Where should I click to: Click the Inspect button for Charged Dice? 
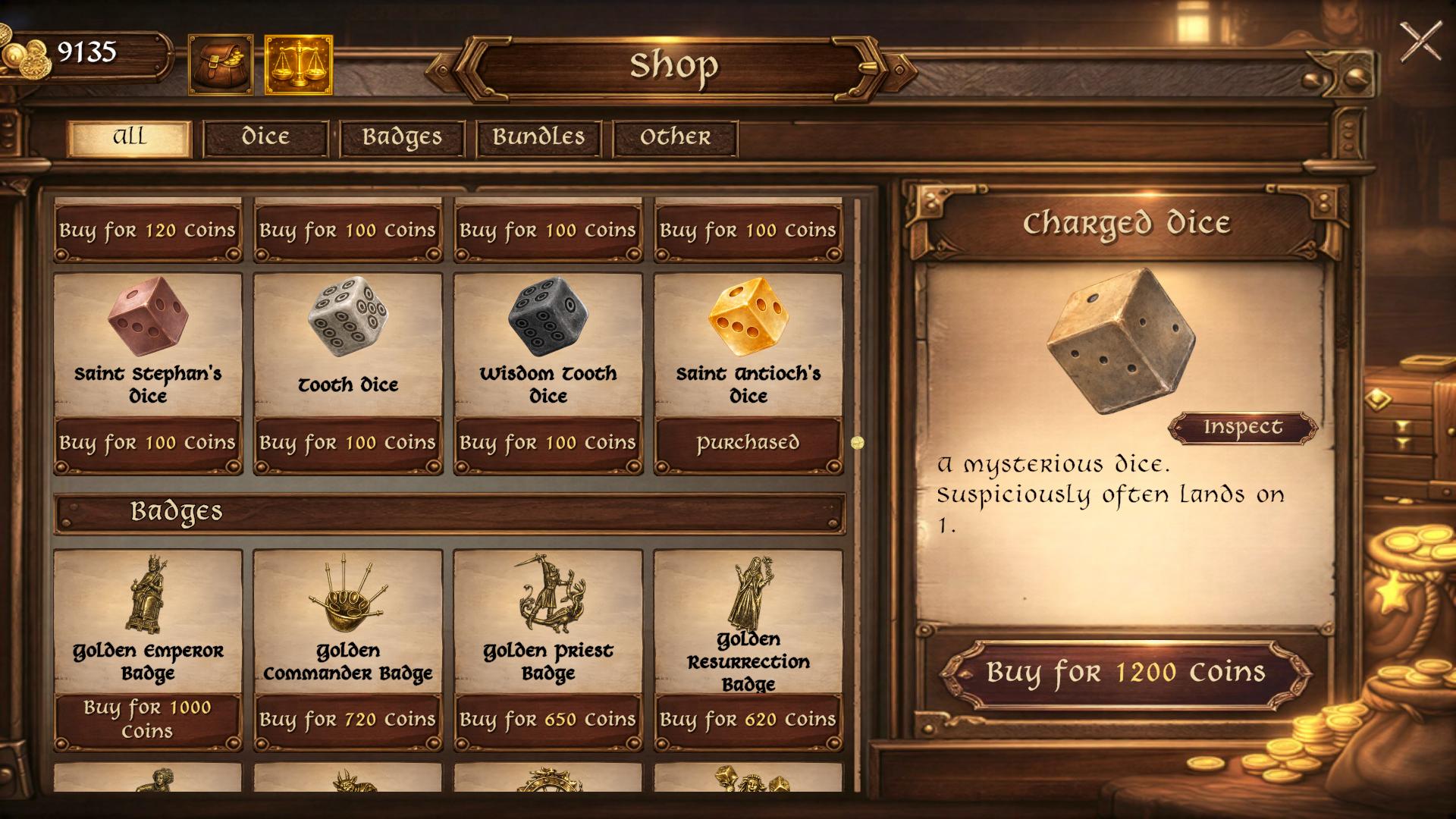pyautogui.click(x=1244, y=427)
